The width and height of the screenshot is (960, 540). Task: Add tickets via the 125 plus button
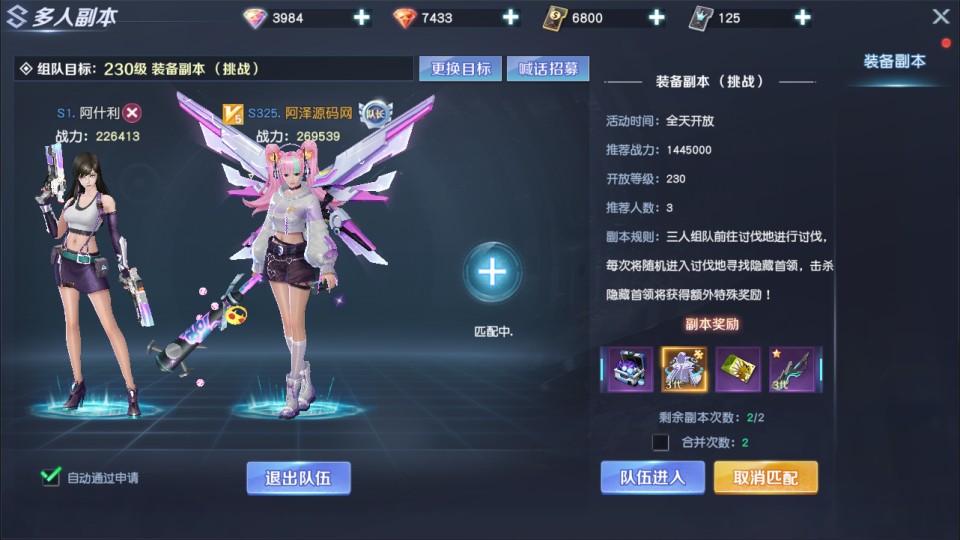[x=802, y=17]
